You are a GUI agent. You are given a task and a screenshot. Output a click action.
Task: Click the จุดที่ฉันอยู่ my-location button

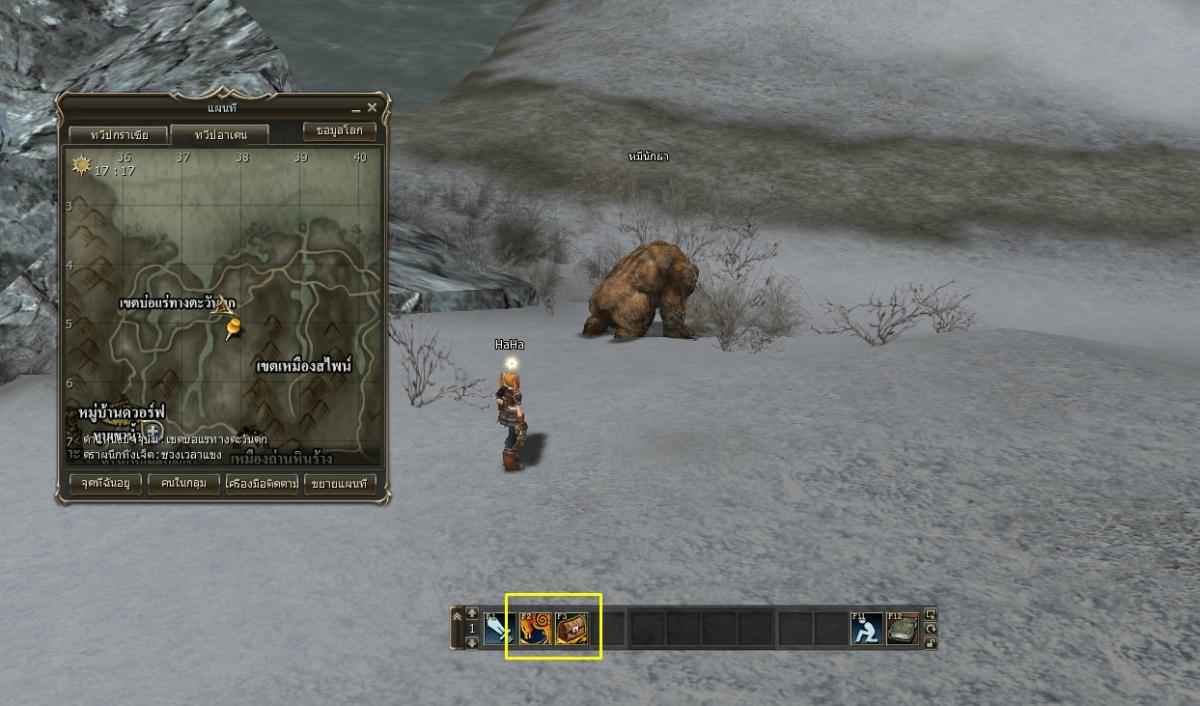(99, 484)
